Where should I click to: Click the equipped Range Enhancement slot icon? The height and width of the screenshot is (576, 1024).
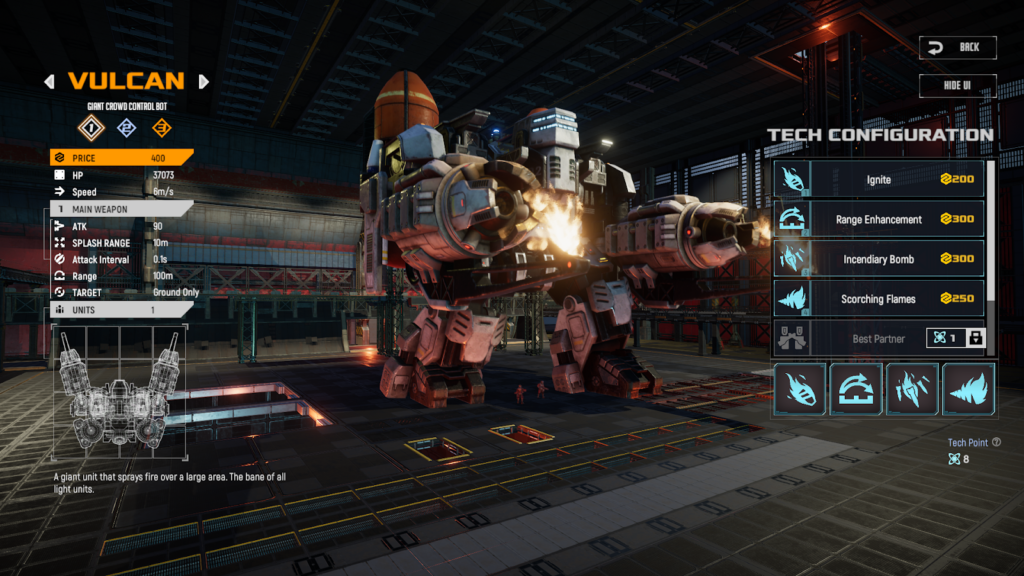[856, 389]
